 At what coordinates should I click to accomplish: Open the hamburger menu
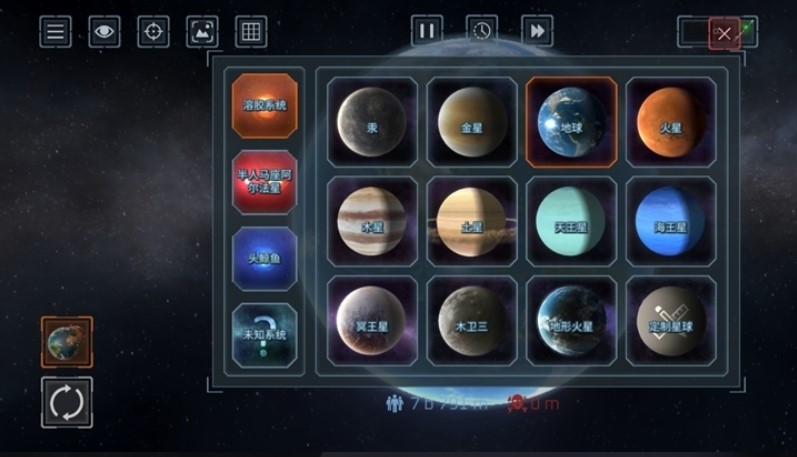click(x=55, y=32)
